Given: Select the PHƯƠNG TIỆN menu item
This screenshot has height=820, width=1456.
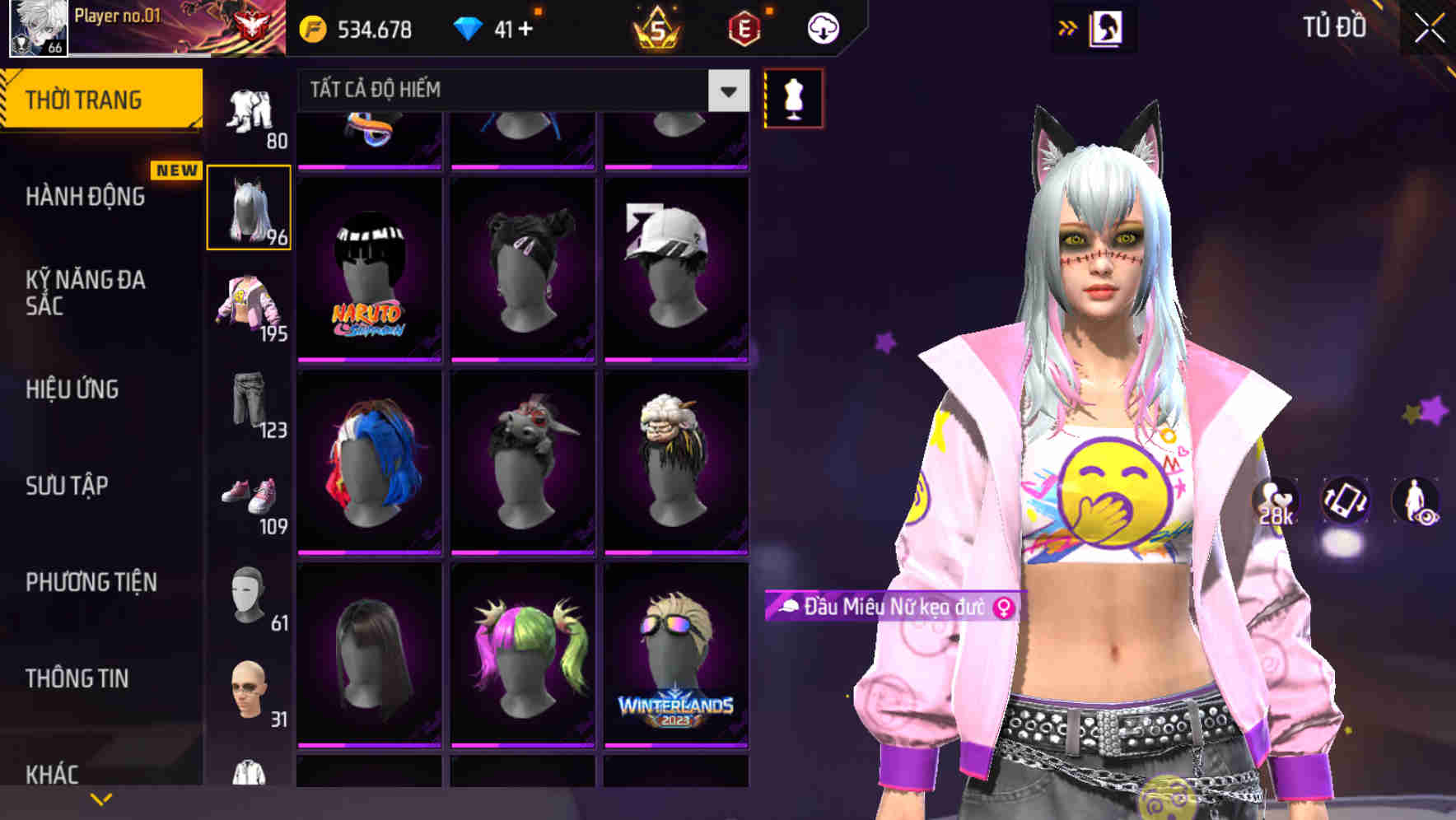Looking at the screenshot, I should (x=91, y=582).
